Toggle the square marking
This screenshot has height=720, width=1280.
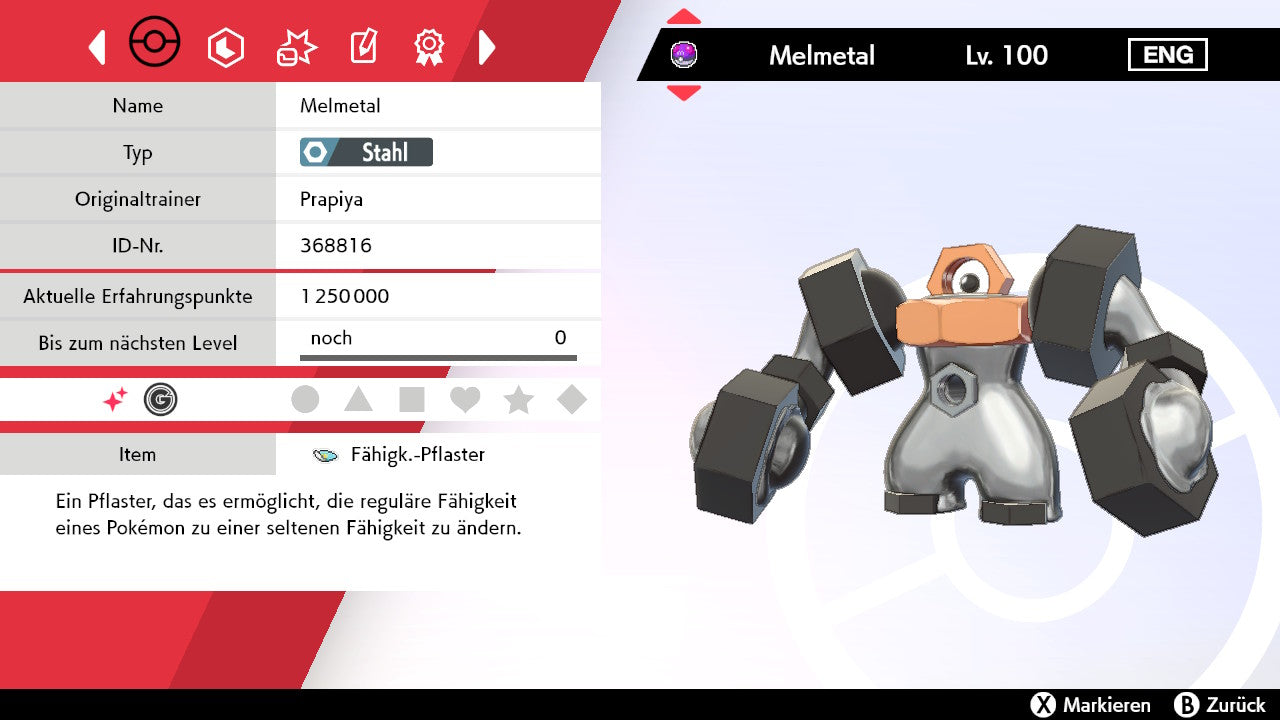pos(412,400)
